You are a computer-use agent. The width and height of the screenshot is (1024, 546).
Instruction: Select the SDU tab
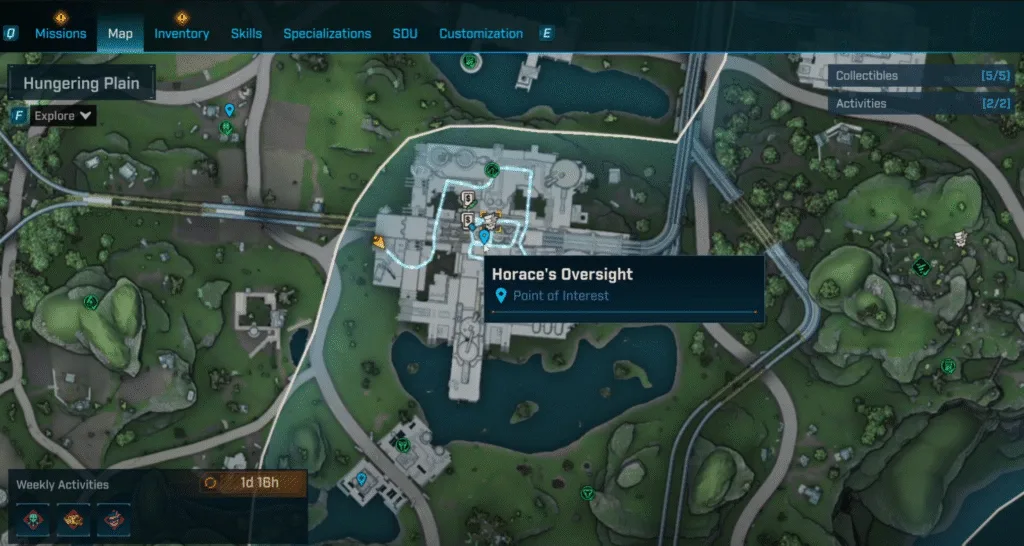405,33
